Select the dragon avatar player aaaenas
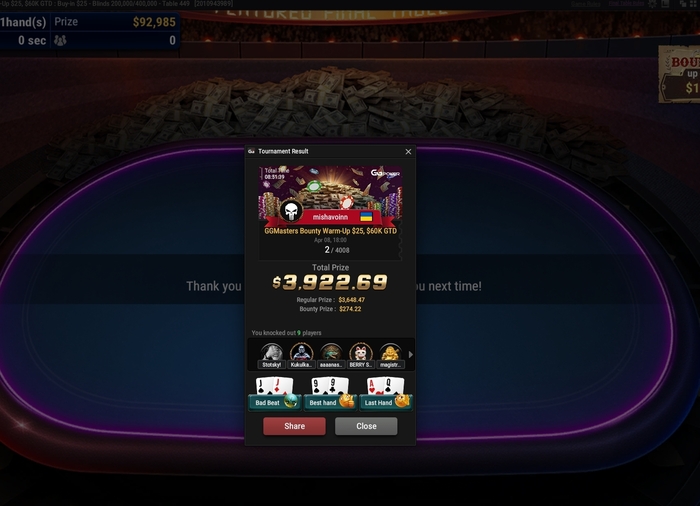The image size is (700, 506). tap(331, 353)
